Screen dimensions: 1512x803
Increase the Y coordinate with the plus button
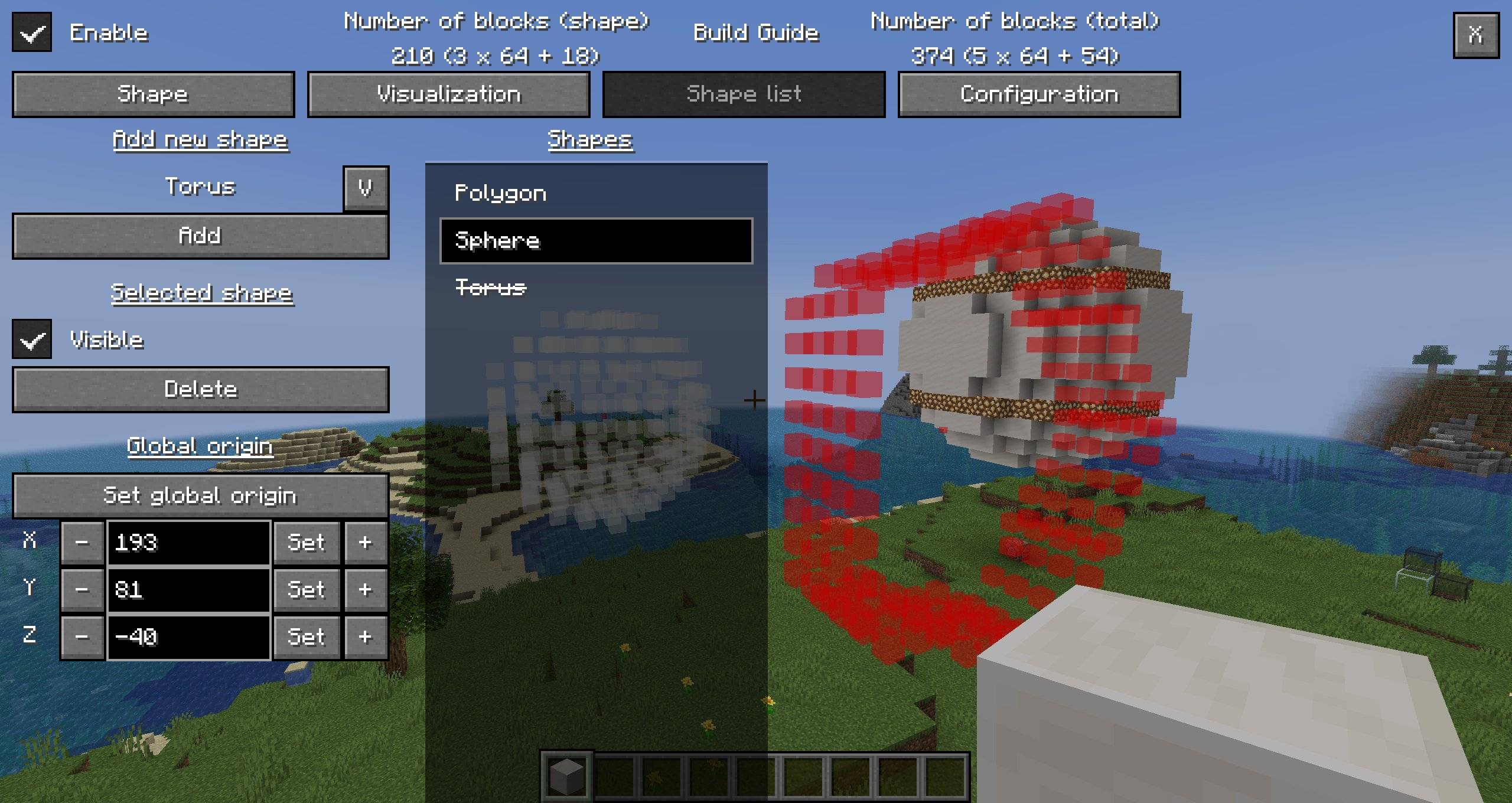coord(365,590)
